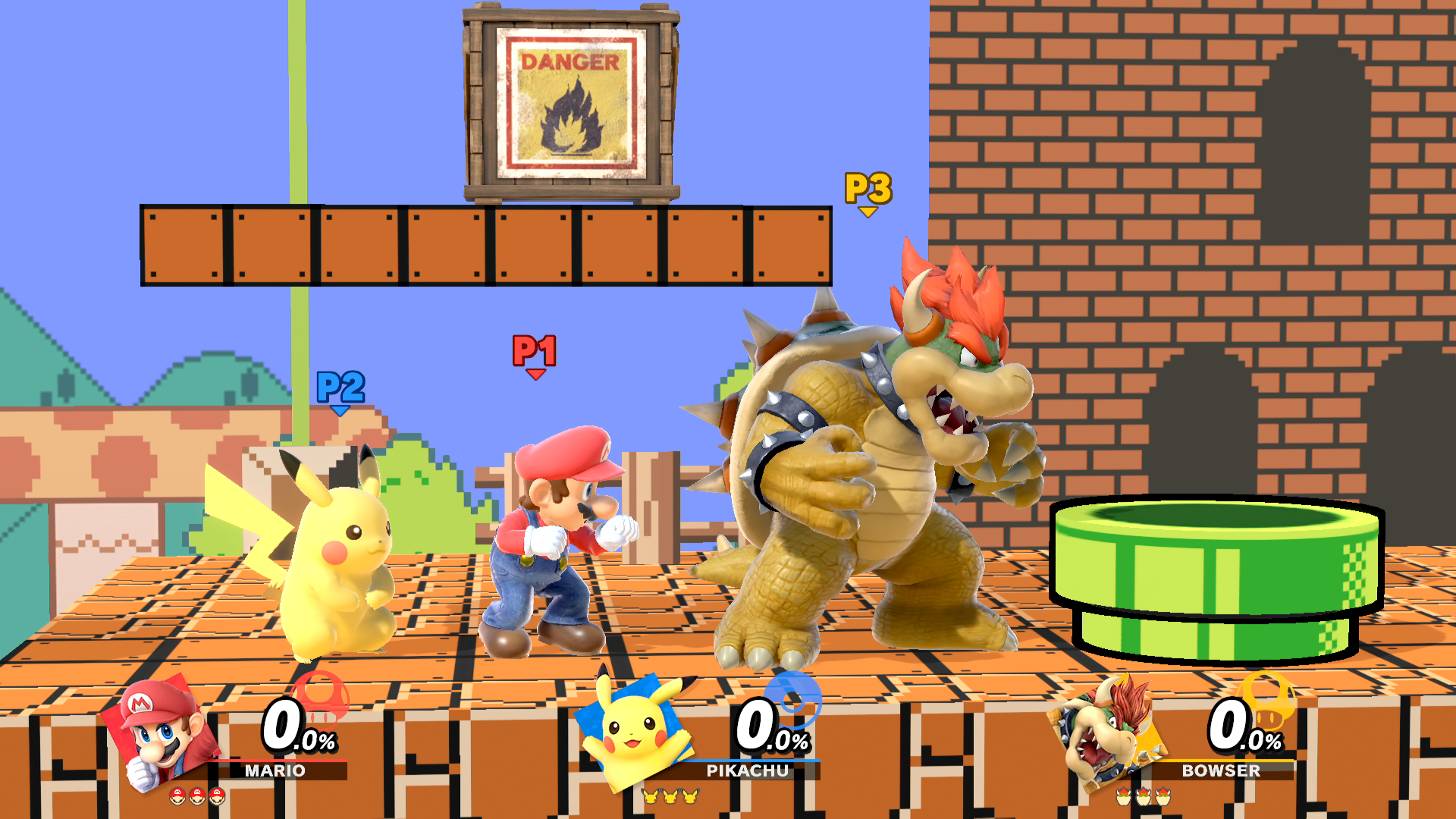Expand the P1 arrow marker pointing down
The image size is (1456, 819).
click(535, 374)
